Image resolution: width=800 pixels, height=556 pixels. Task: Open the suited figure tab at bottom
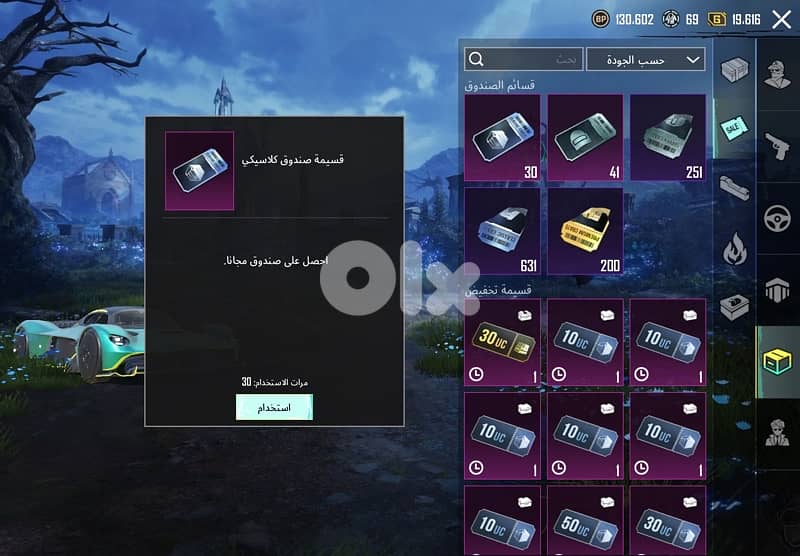click(777, 433)
